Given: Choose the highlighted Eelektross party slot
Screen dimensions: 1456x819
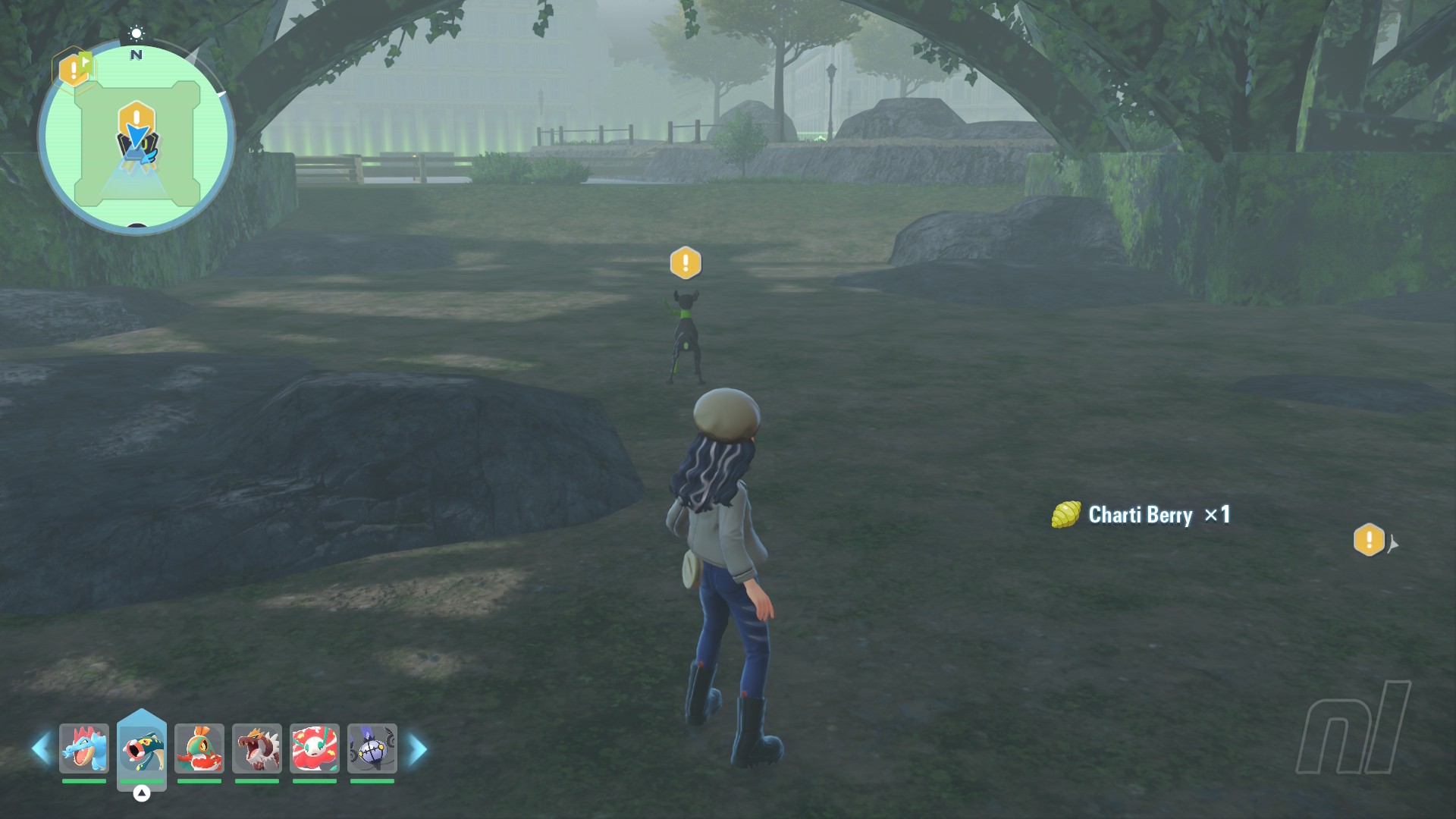Looking at the screenshot, I should (x=142, y=748).
